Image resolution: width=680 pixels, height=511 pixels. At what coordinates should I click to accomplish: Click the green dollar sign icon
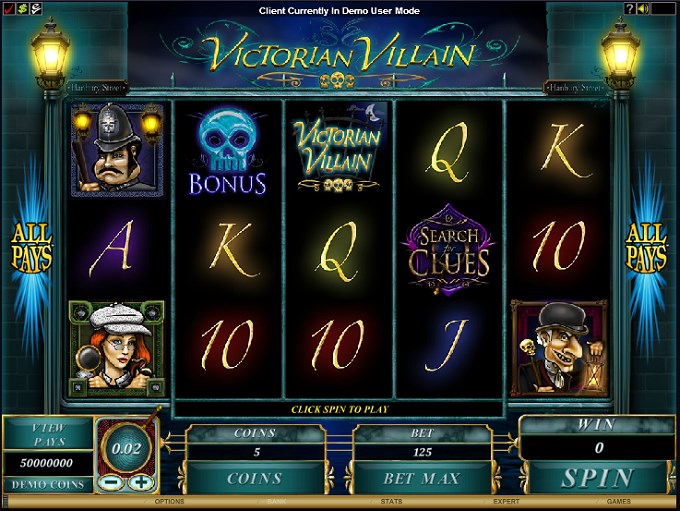(x=22, y=9)
